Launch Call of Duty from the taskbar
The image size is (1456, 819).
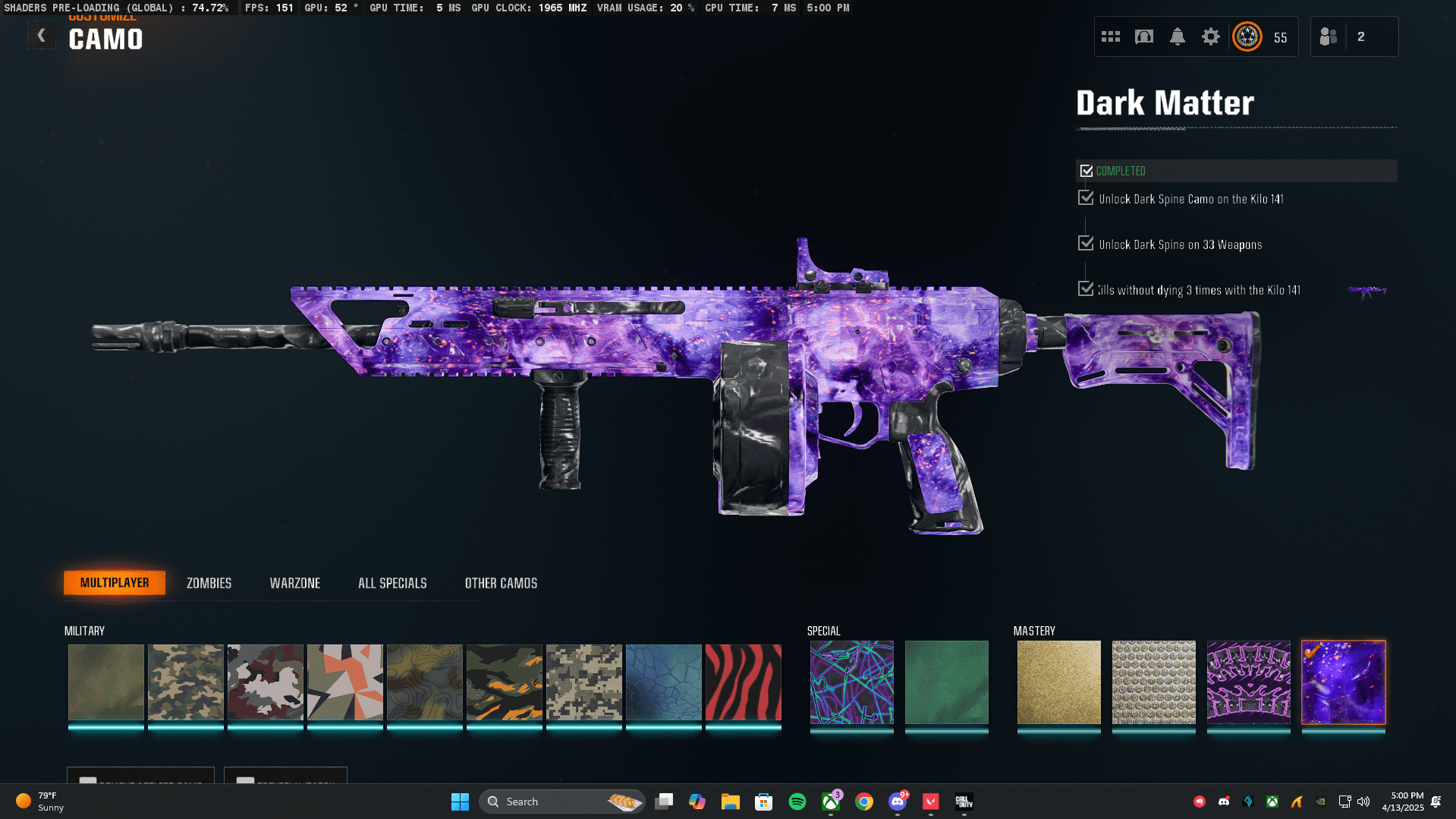[963, 802]
